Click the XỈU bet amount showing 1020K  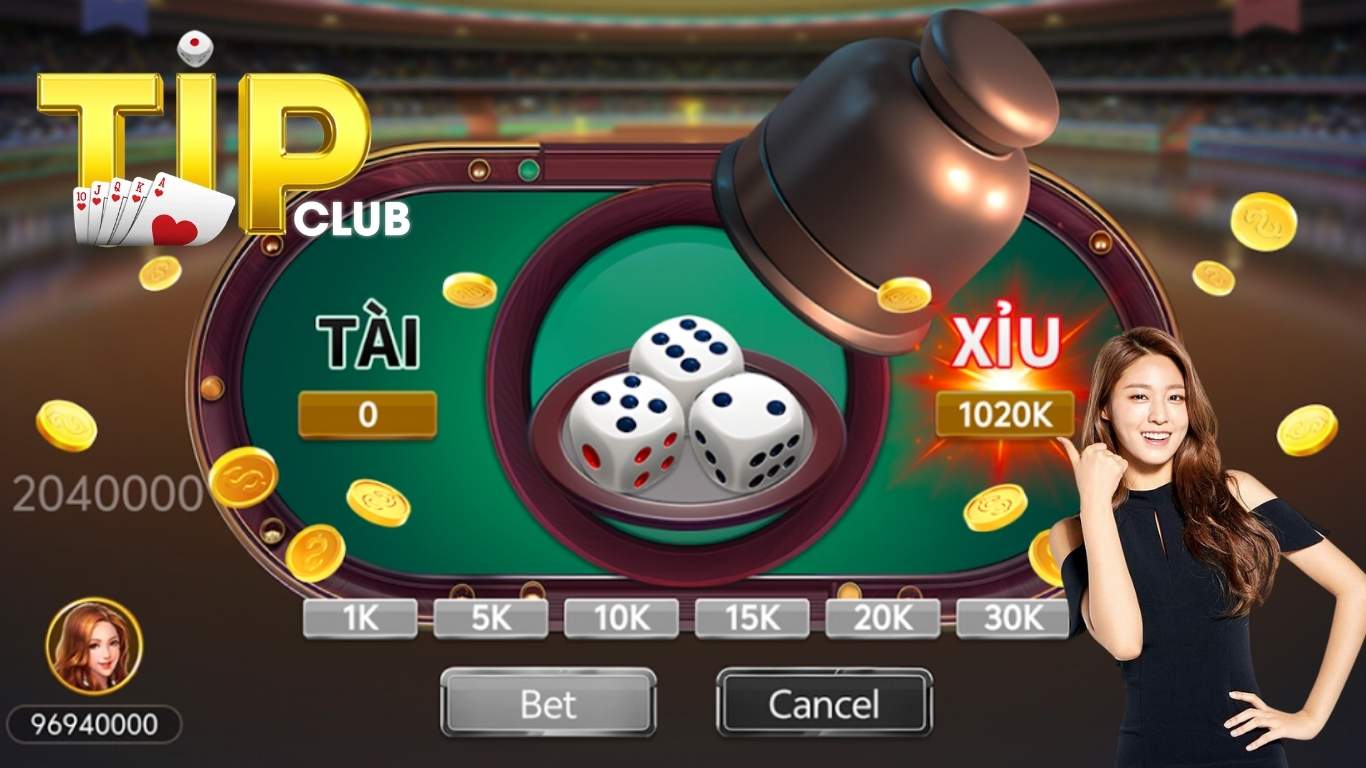coord(1005,412)
